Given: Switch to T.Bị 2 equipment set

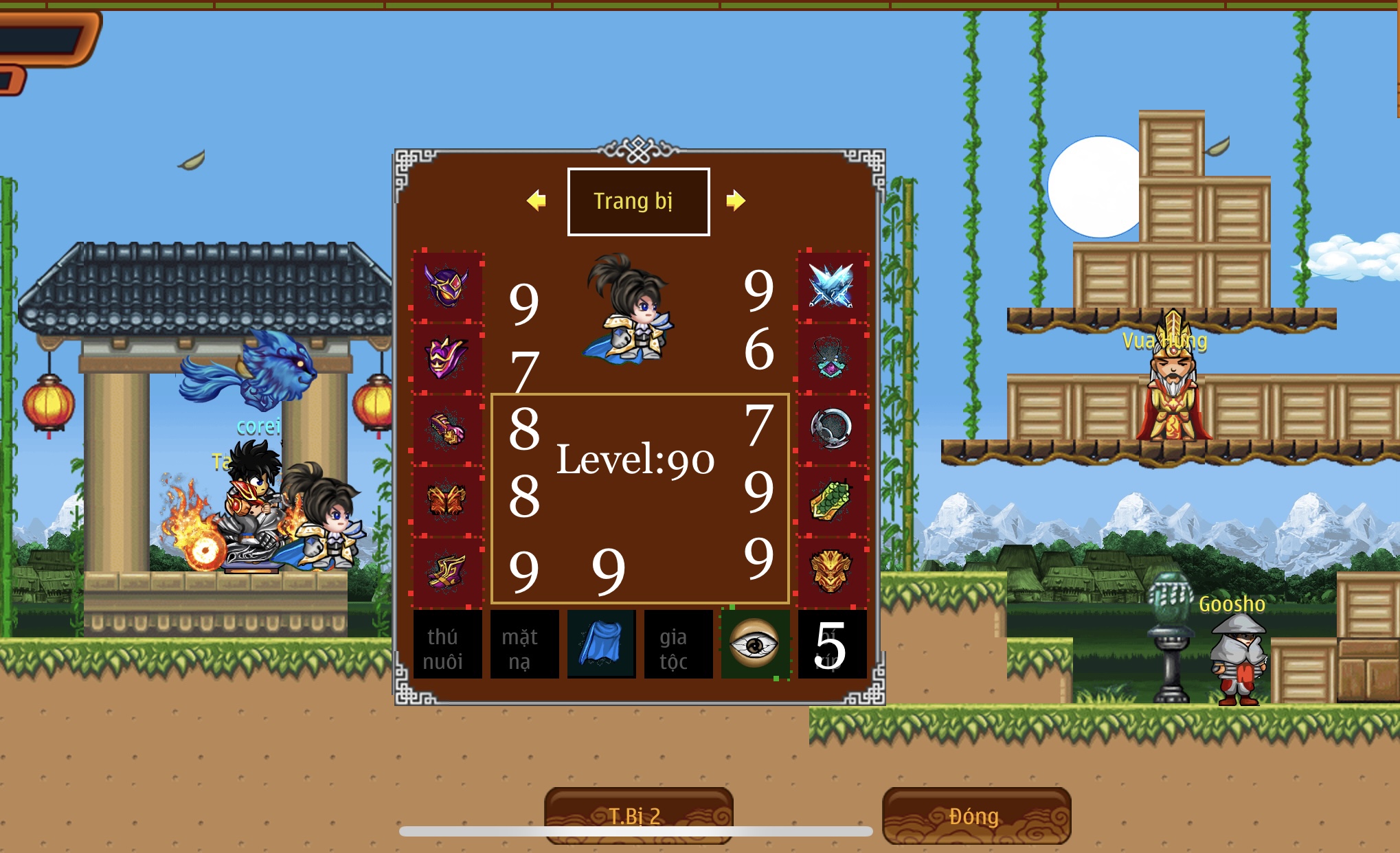Looking at the screenshot, I should 638,815.
